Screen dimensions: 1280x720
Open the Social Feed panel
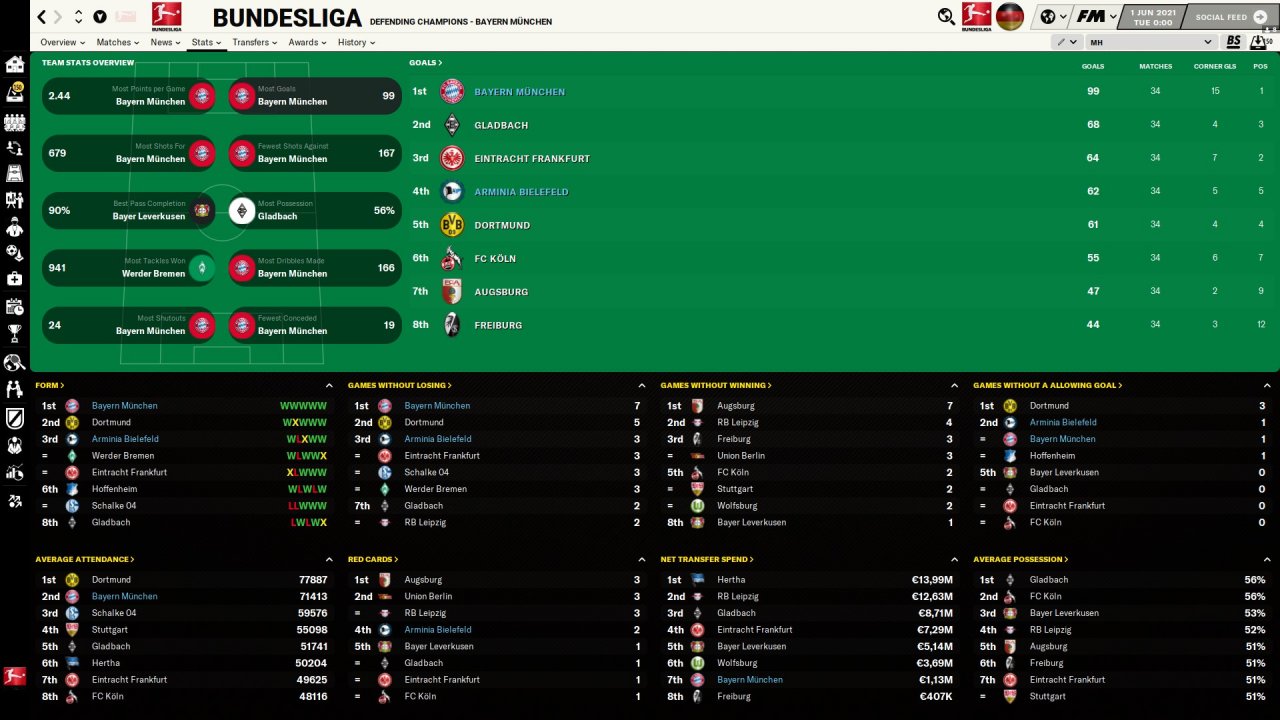click(x=1226, y=17)
